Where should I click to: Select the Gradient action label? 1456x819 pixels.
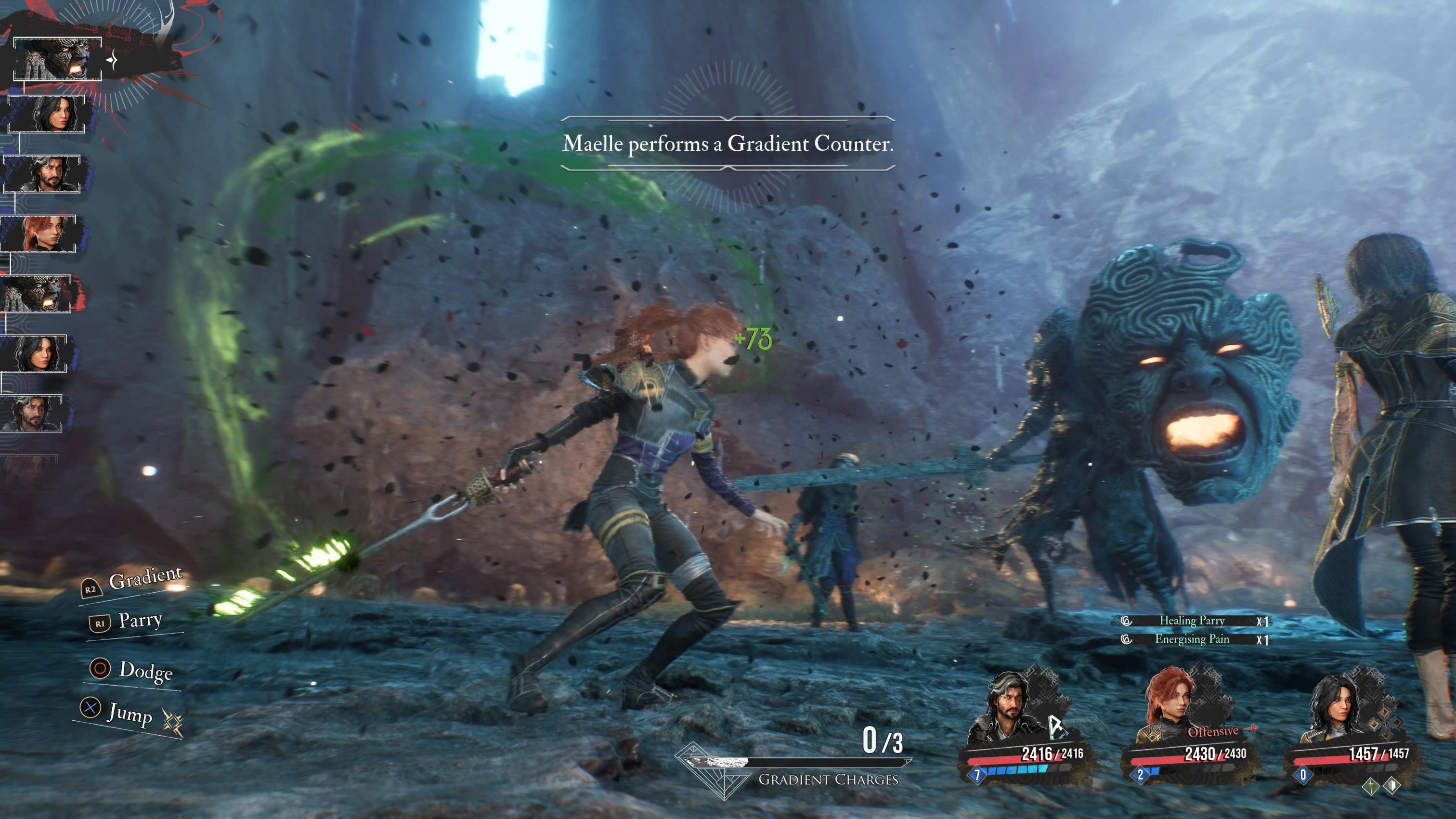coord(145,579)
